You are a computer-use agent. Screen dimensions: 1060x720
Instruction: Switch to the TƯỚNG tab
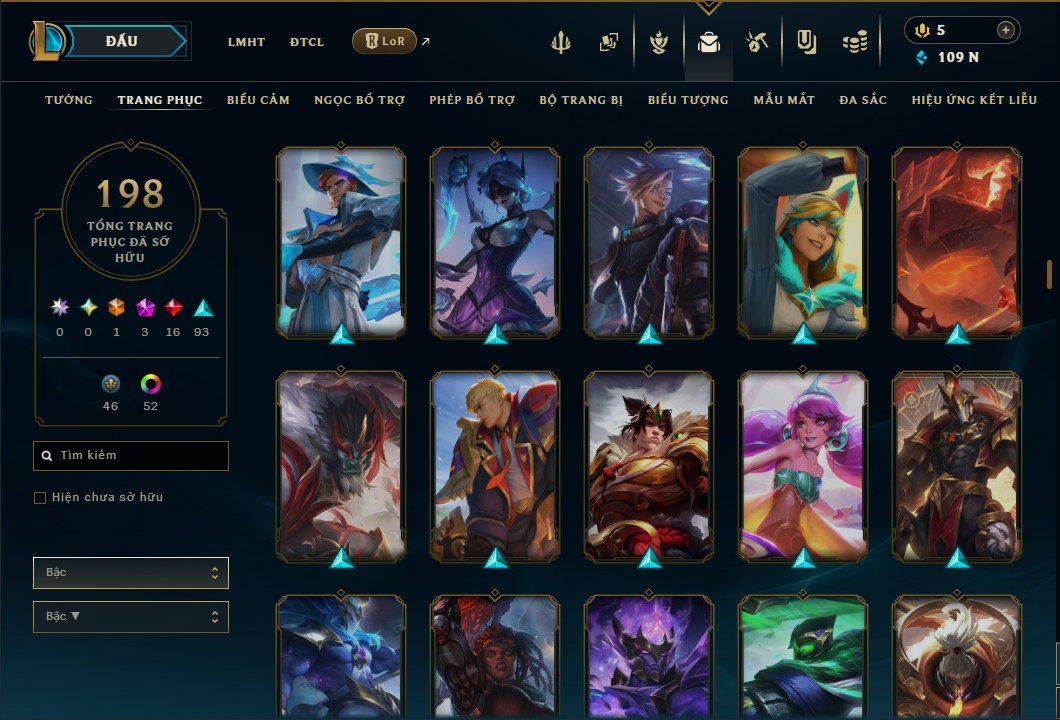click(x=69, y=100)
